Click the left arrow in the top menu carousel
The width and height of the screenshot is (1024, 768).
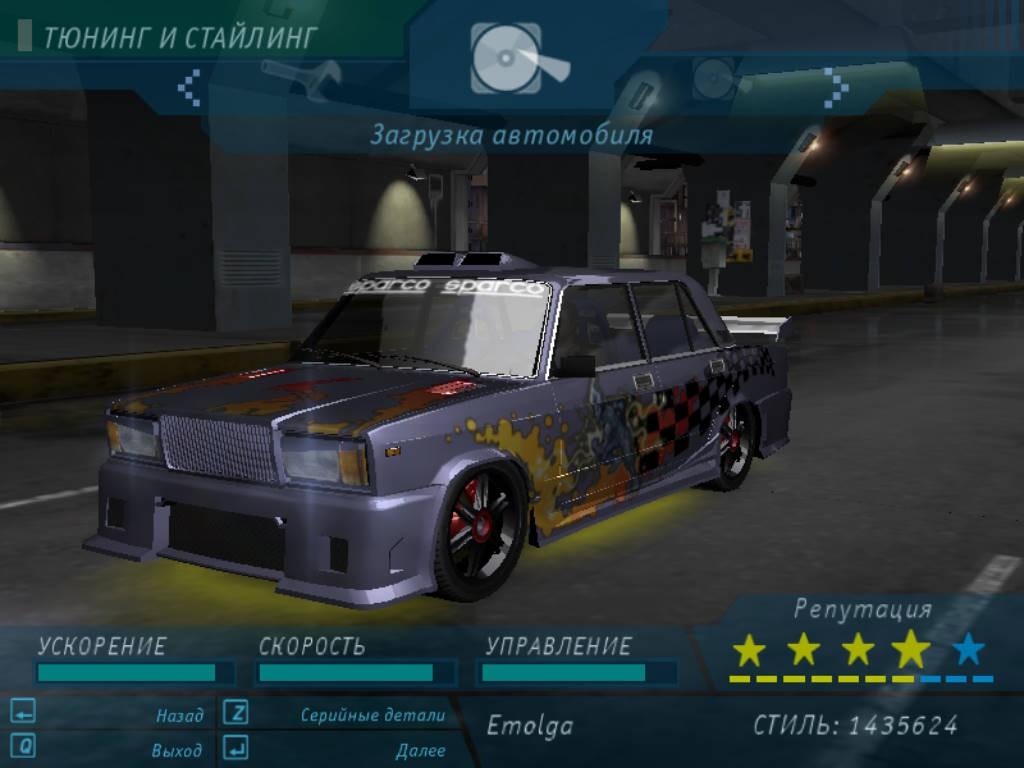pyautogui.click(x=189, y=87)
